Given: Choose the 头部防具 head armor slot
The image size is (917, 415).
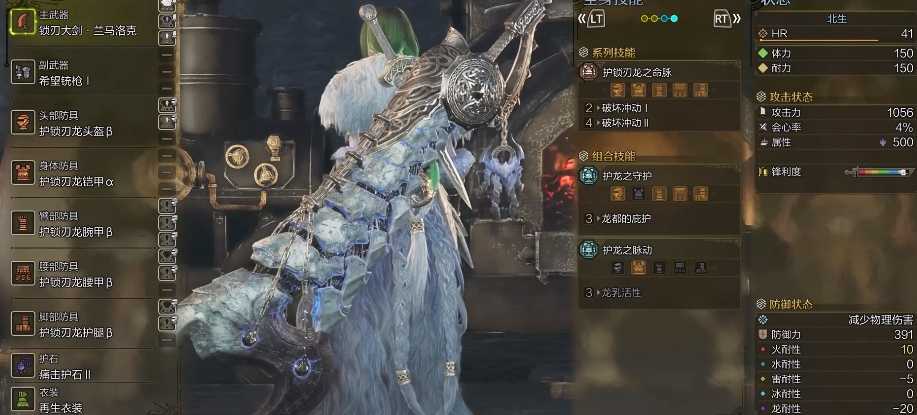Looking at the screenshot, I should tap(82, 122).
